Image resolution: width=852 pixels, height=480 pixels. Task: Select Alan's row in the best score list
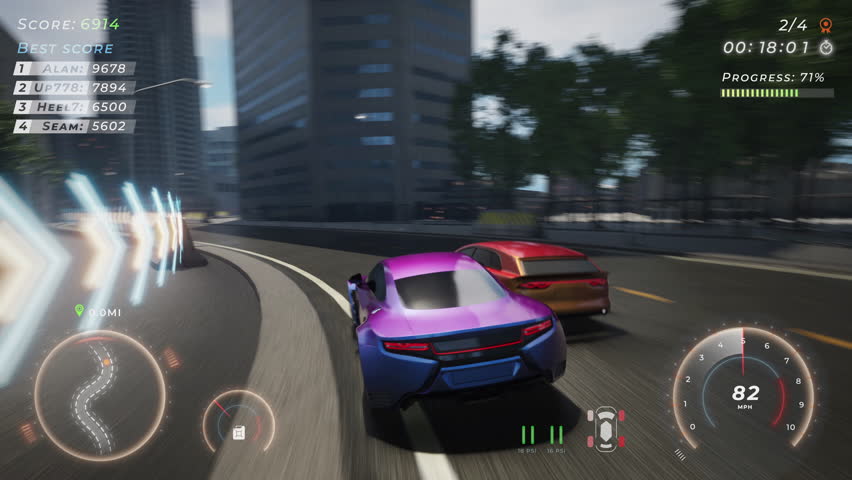tap(75, 68)
